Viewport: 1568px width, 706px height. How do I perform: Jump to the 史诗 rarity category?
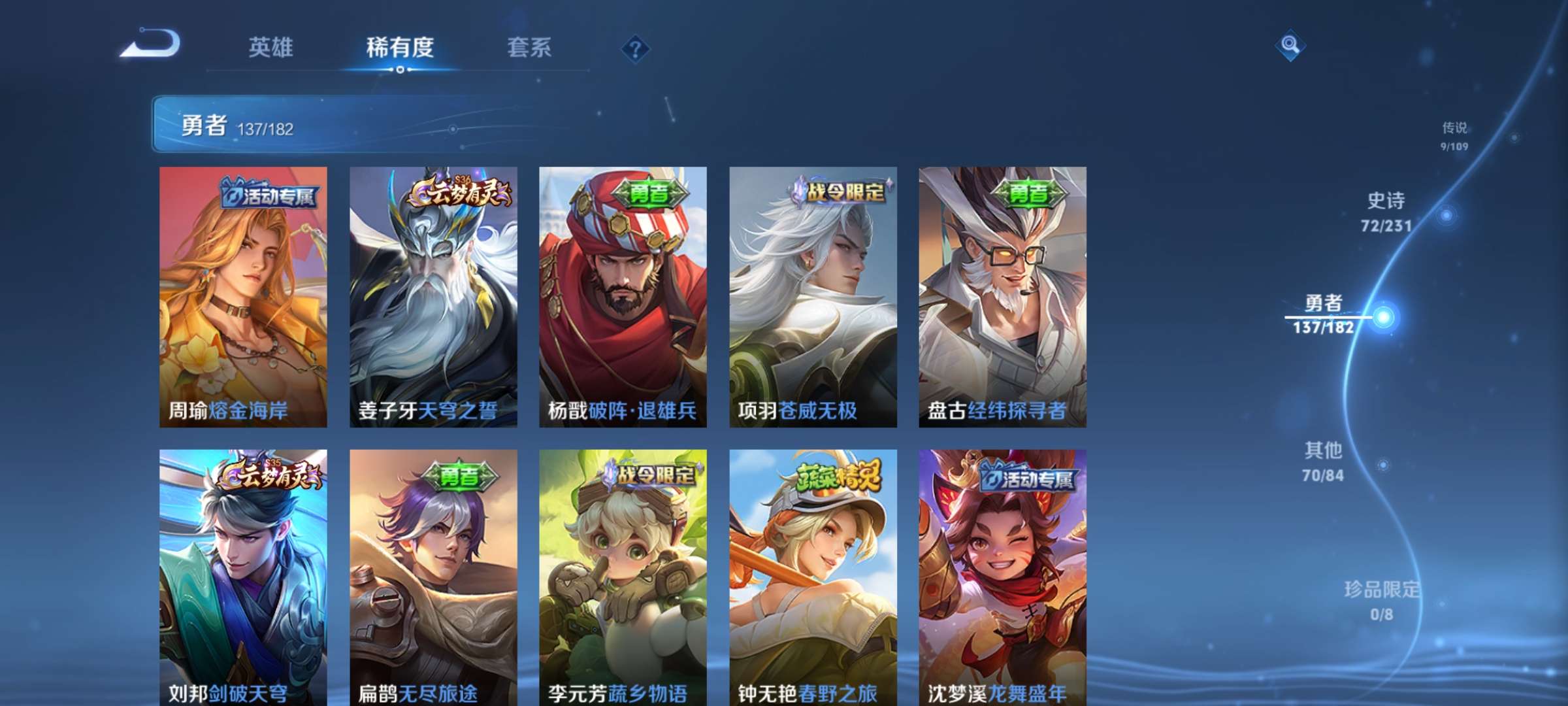pyautogui.click(x=1386, y=211)
